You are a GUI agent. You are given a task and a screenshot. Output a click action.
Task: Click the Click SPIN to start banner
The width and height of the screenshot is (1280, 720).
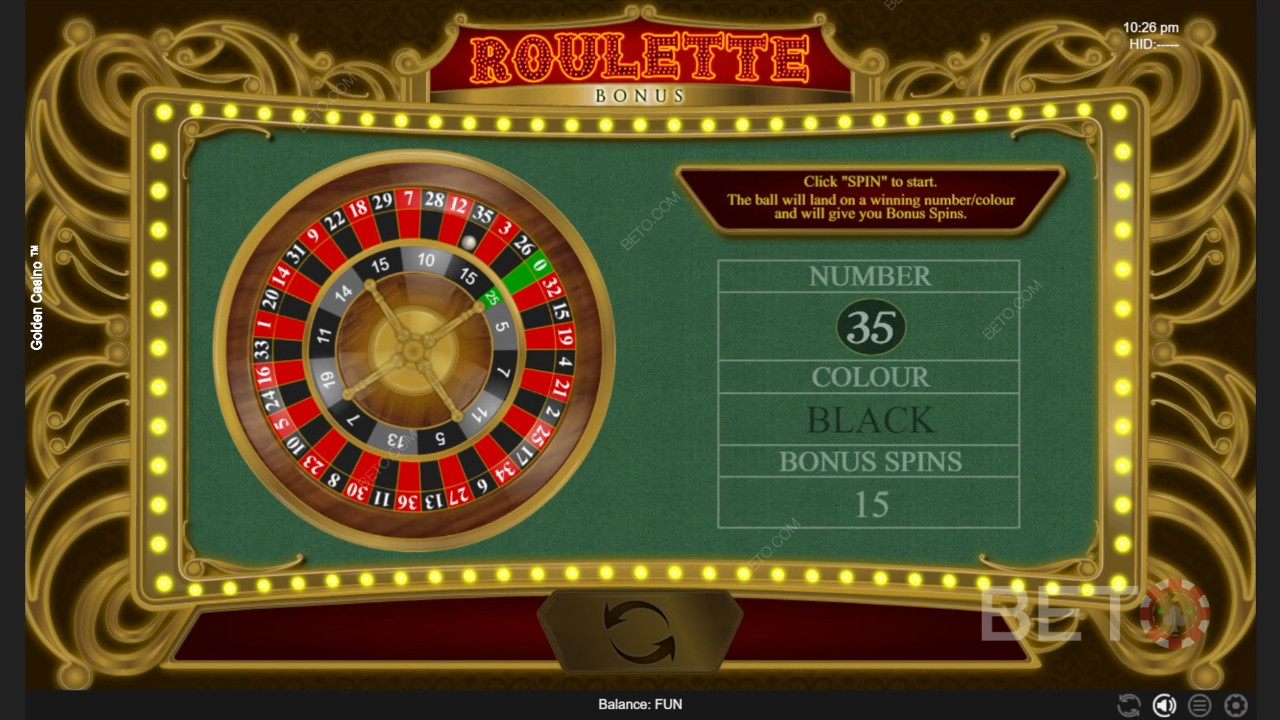coord(866,198)
